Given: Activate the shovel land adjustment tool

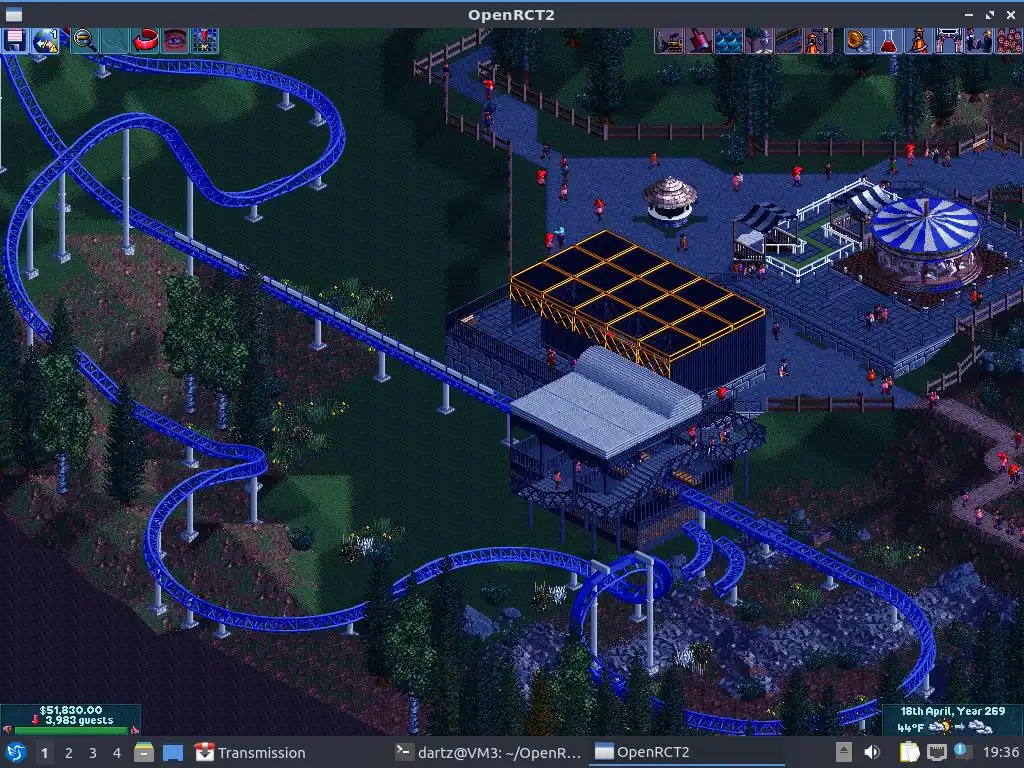Looking at the screenshot, I should click(x=699, y=40).
